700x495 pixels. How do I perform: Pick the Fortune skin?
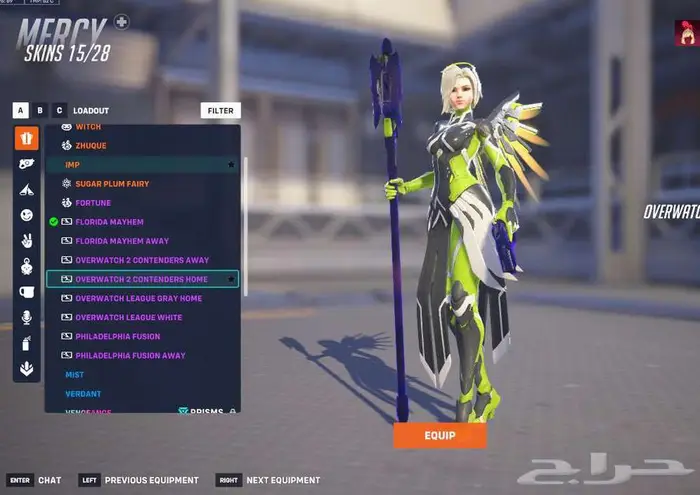tap(92, 203)
